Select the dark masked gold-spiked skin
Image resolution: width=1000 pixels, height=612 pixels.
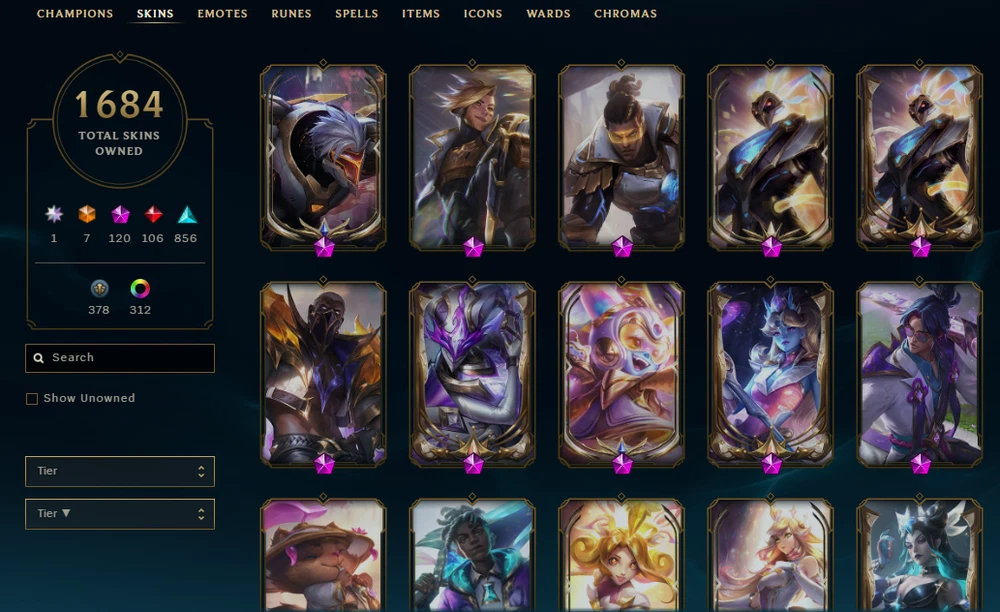click(323, 373)
